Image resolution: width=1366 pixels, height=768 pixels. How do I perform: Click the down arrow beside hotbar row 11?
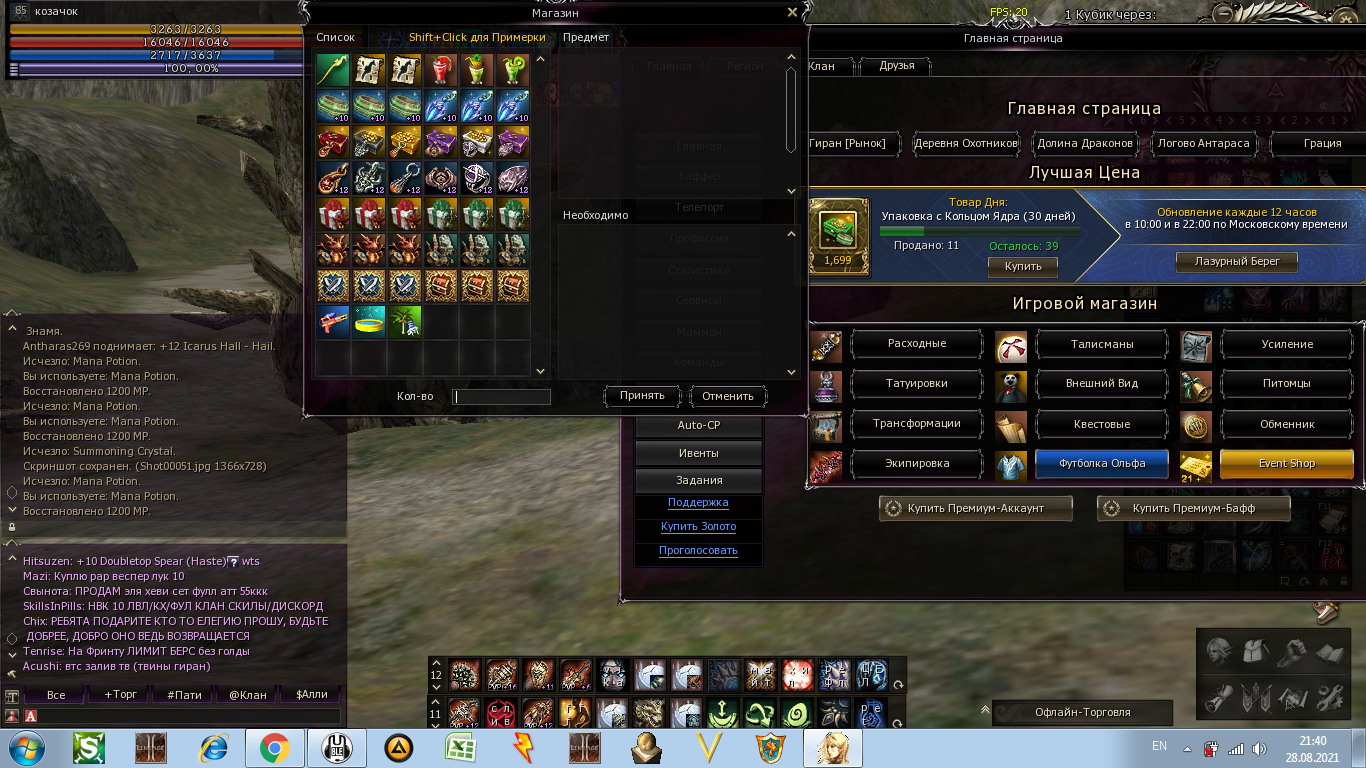point(437,727)
